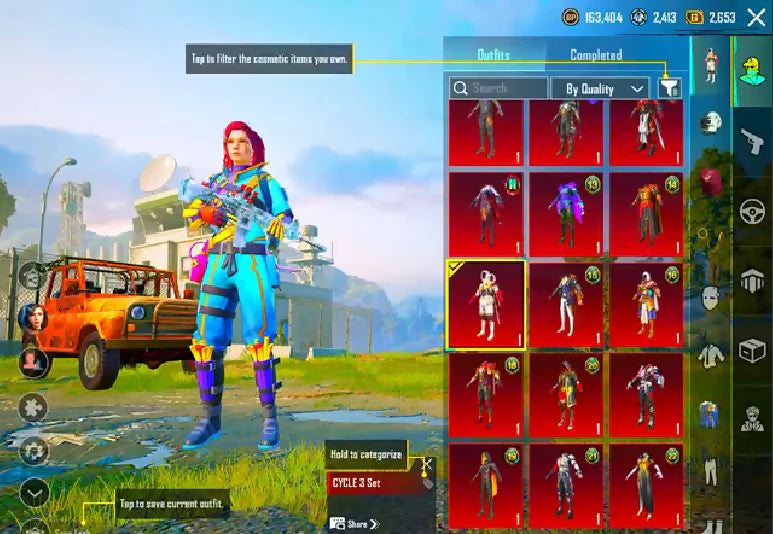Switch to the Outfits tab
The width and height of the screenshot is (773, 534).
coord(492,55)
